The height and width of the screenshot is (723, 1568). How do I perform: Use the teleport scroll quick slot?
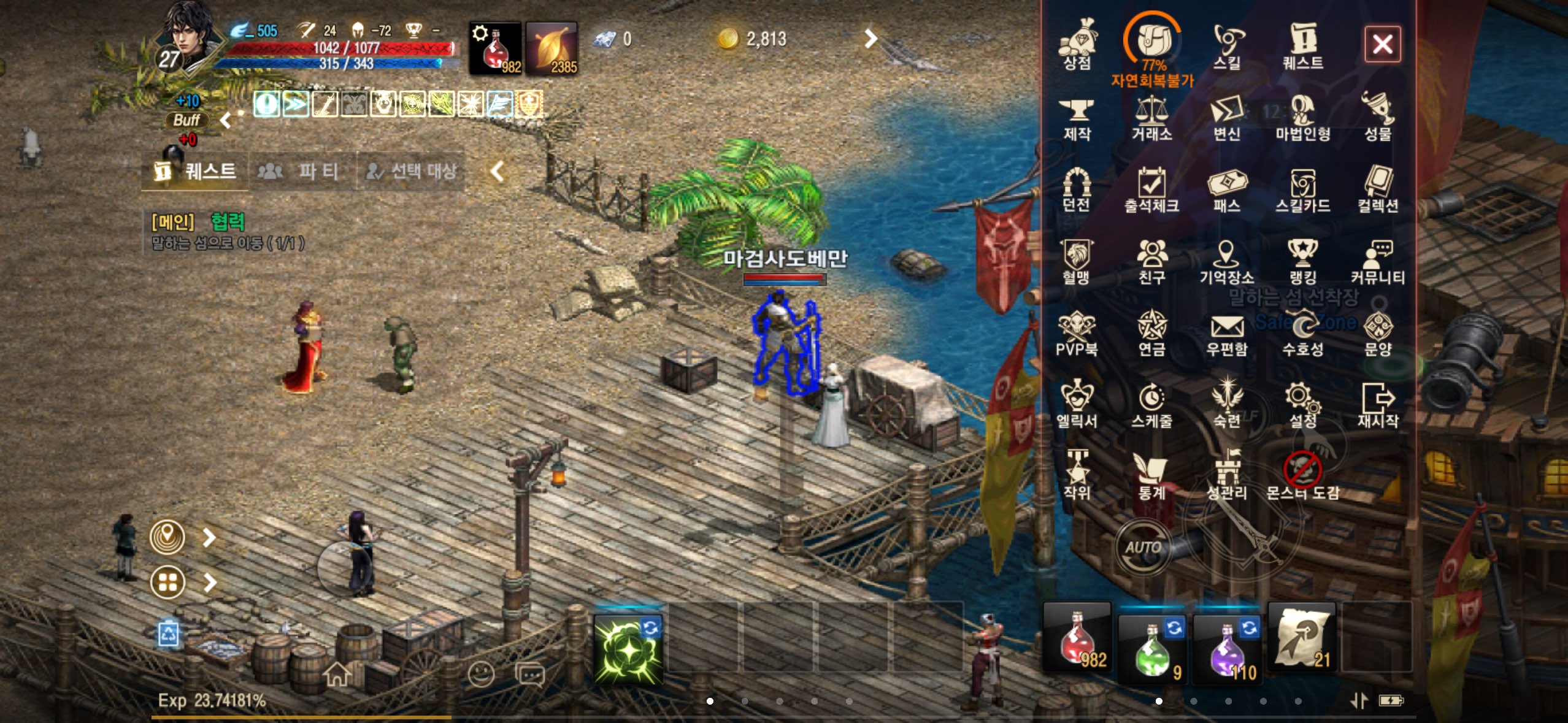coord(1302,639)
